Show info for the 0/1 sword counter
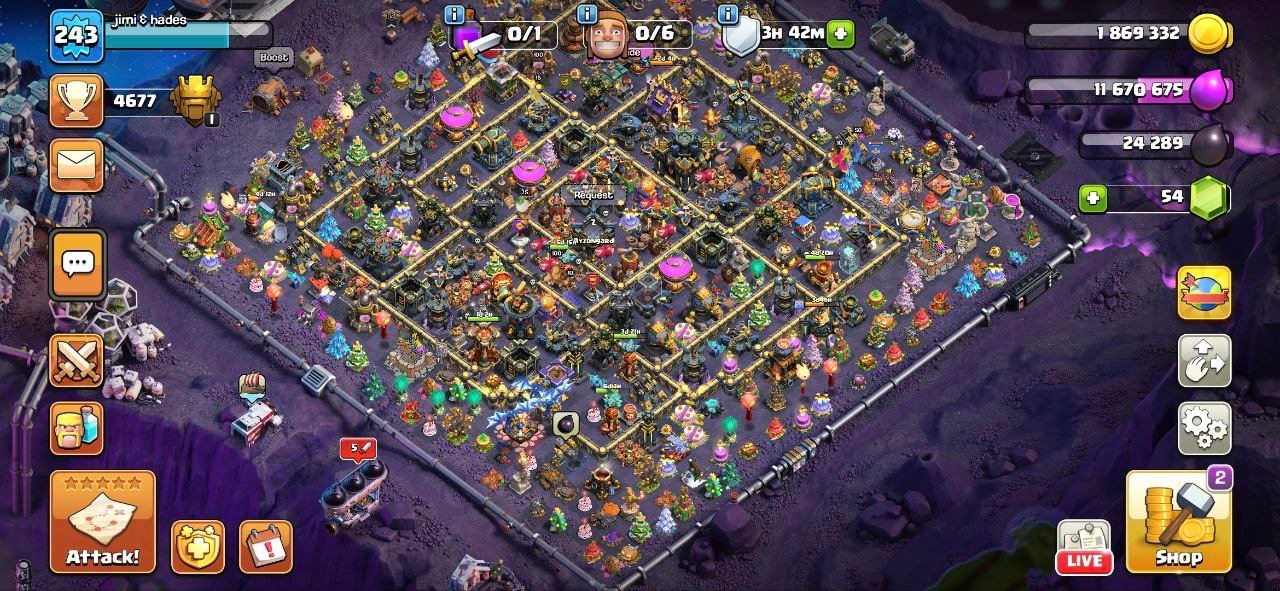1280x591 pixels. 456,14
